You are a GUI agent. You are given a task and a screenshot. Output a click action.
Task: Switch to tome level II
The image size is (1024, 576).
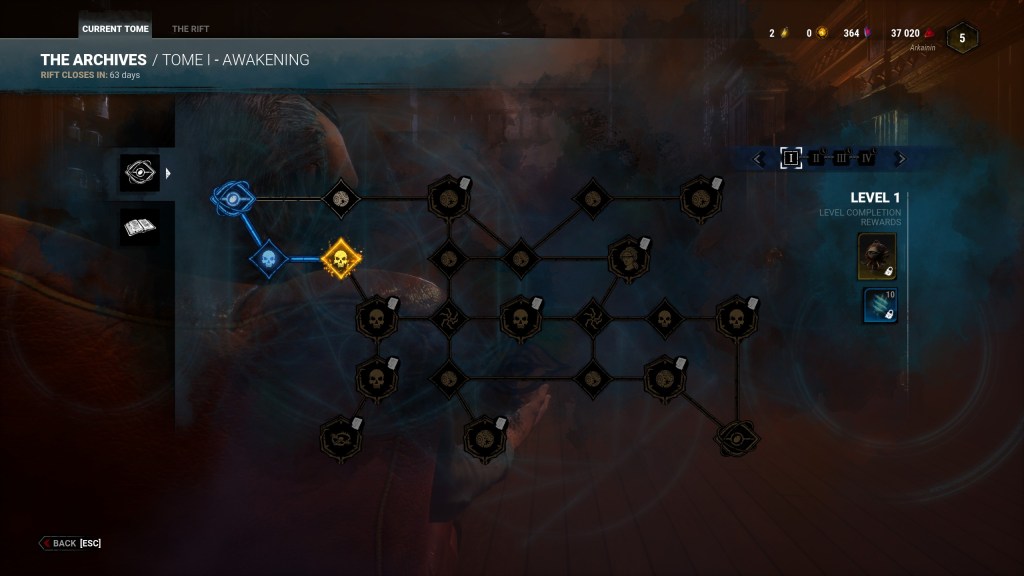(x=817, y=158)
